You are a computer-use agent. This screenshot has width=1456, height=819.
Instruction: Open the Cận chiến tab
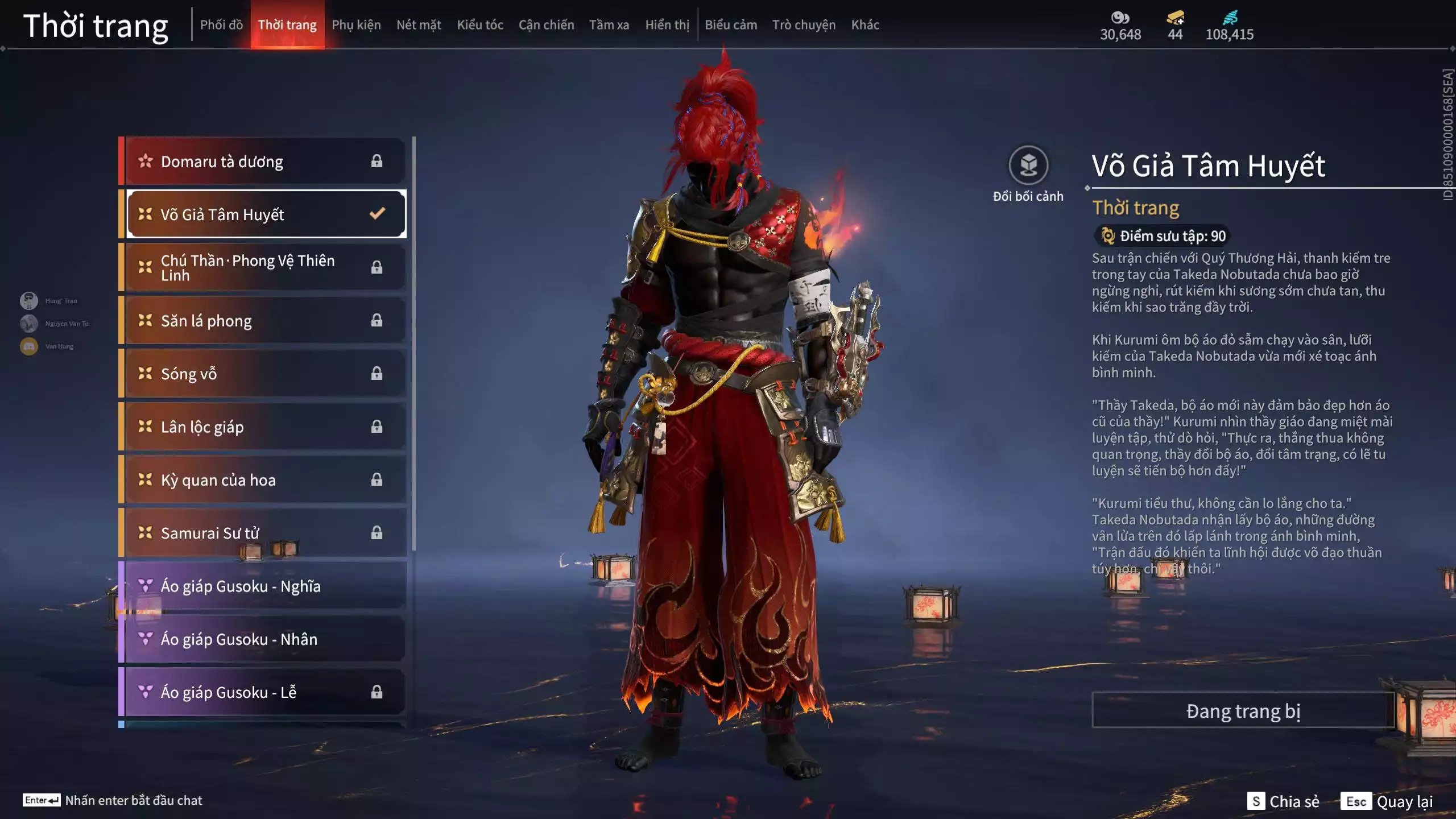point(546,25)
